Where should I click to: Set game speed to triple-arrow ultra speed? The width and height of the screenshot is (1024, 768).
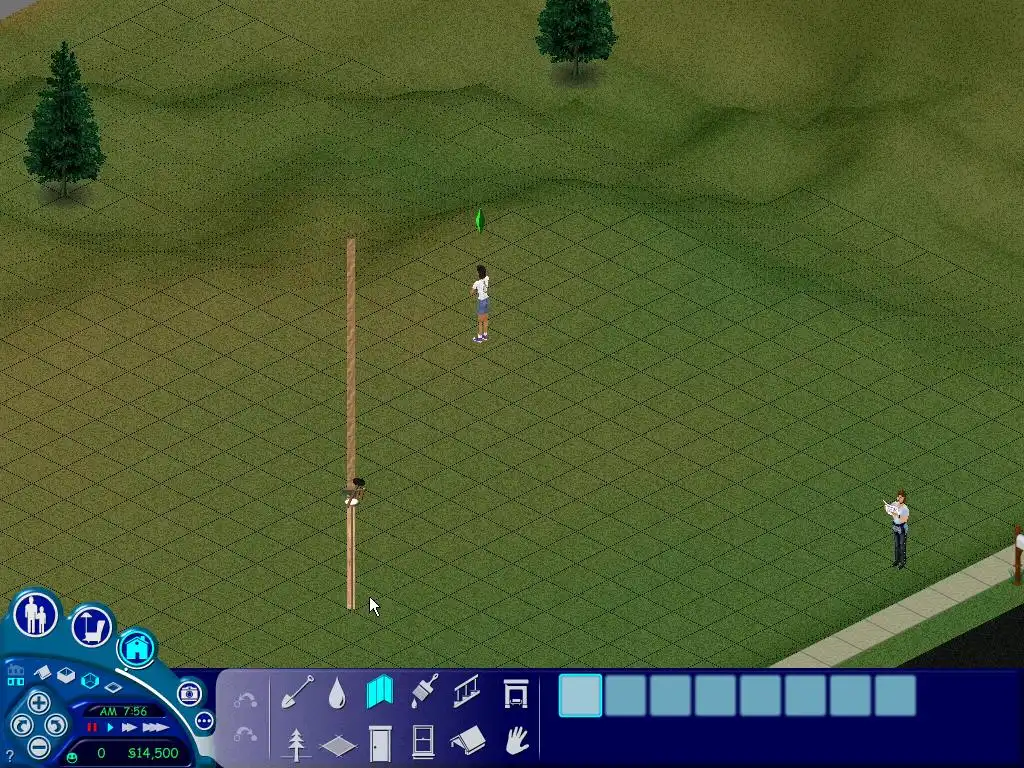pos(155,727)
